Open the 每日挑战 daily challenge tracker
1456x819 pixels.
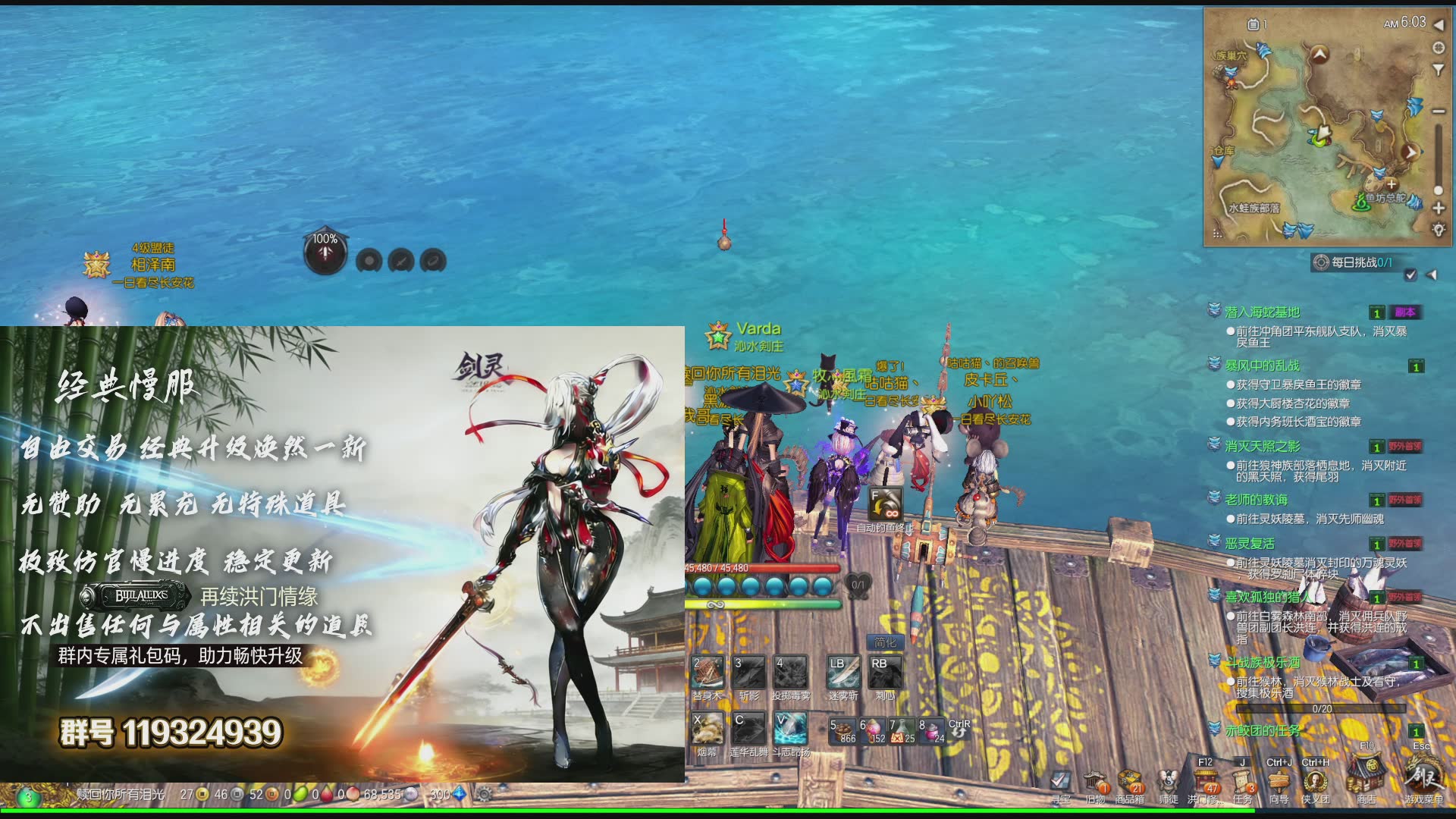point(1354,262)
